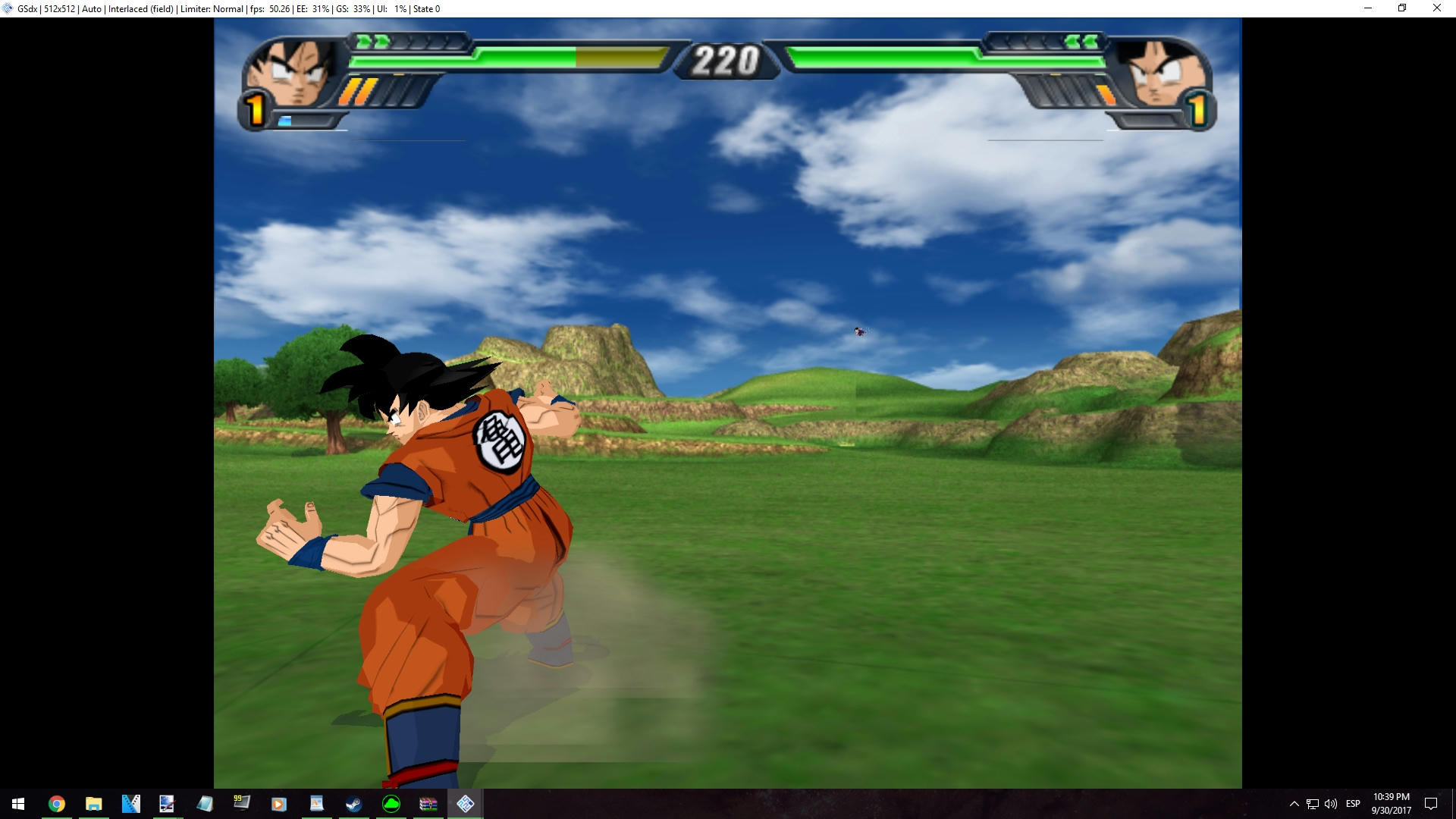The image size is (1456, 819).
Task: Open the video editor app from the taskbar
Action: coord(131,804)
